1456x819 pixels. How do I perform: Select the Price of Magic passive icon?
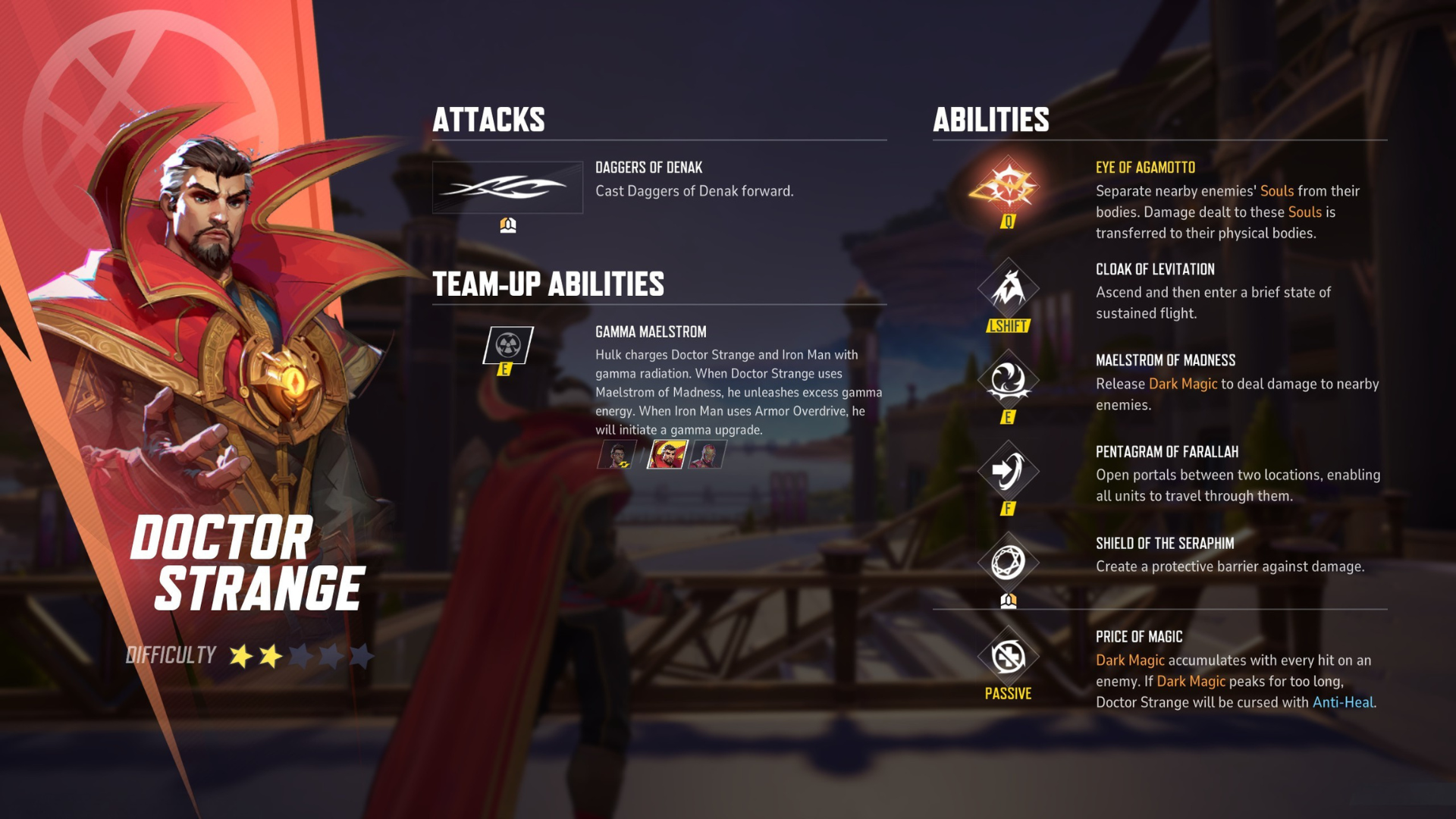coord(1009,657)
